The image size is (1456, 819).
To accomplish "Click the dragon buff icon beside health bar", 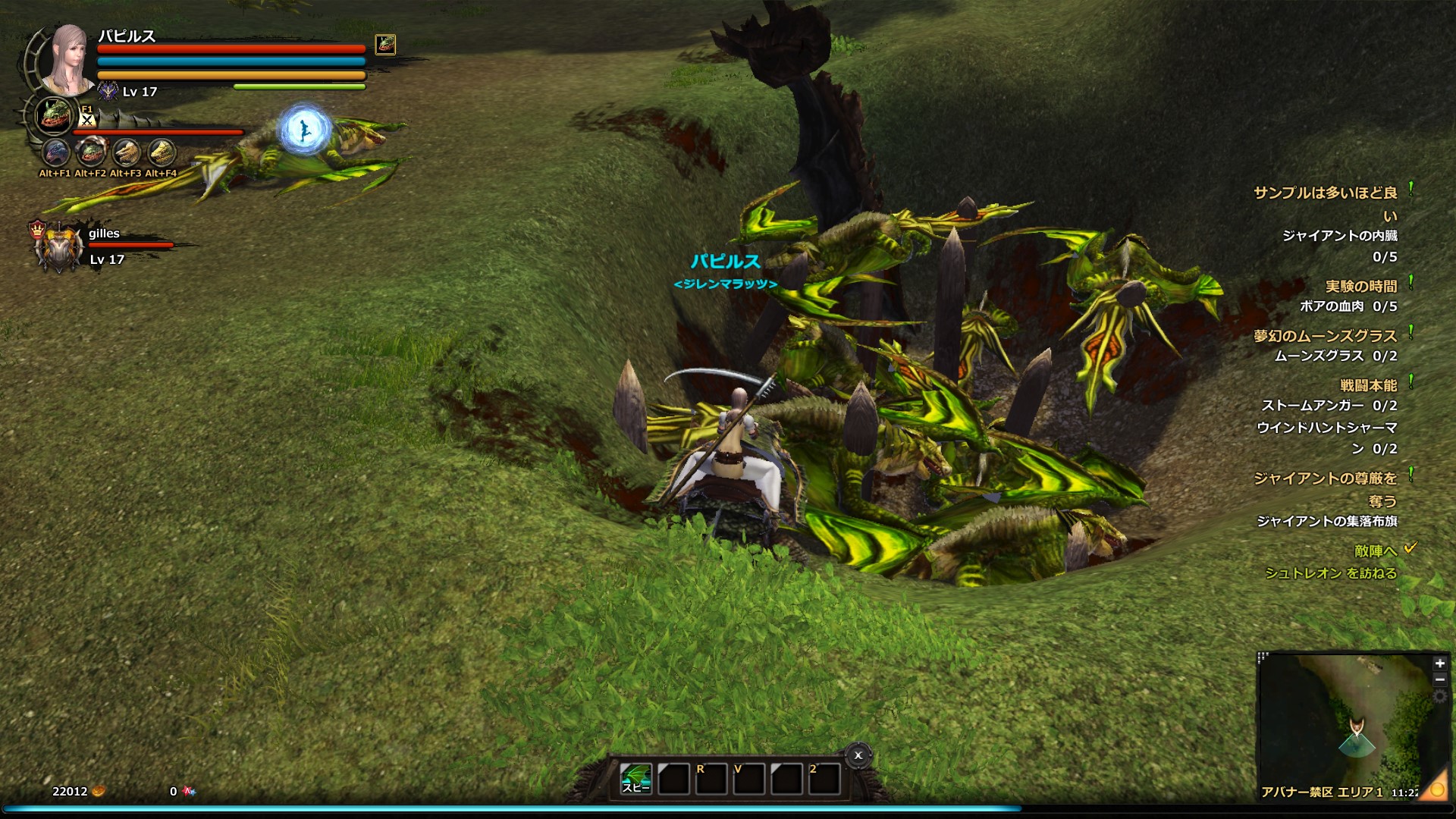I will (385, 45).
